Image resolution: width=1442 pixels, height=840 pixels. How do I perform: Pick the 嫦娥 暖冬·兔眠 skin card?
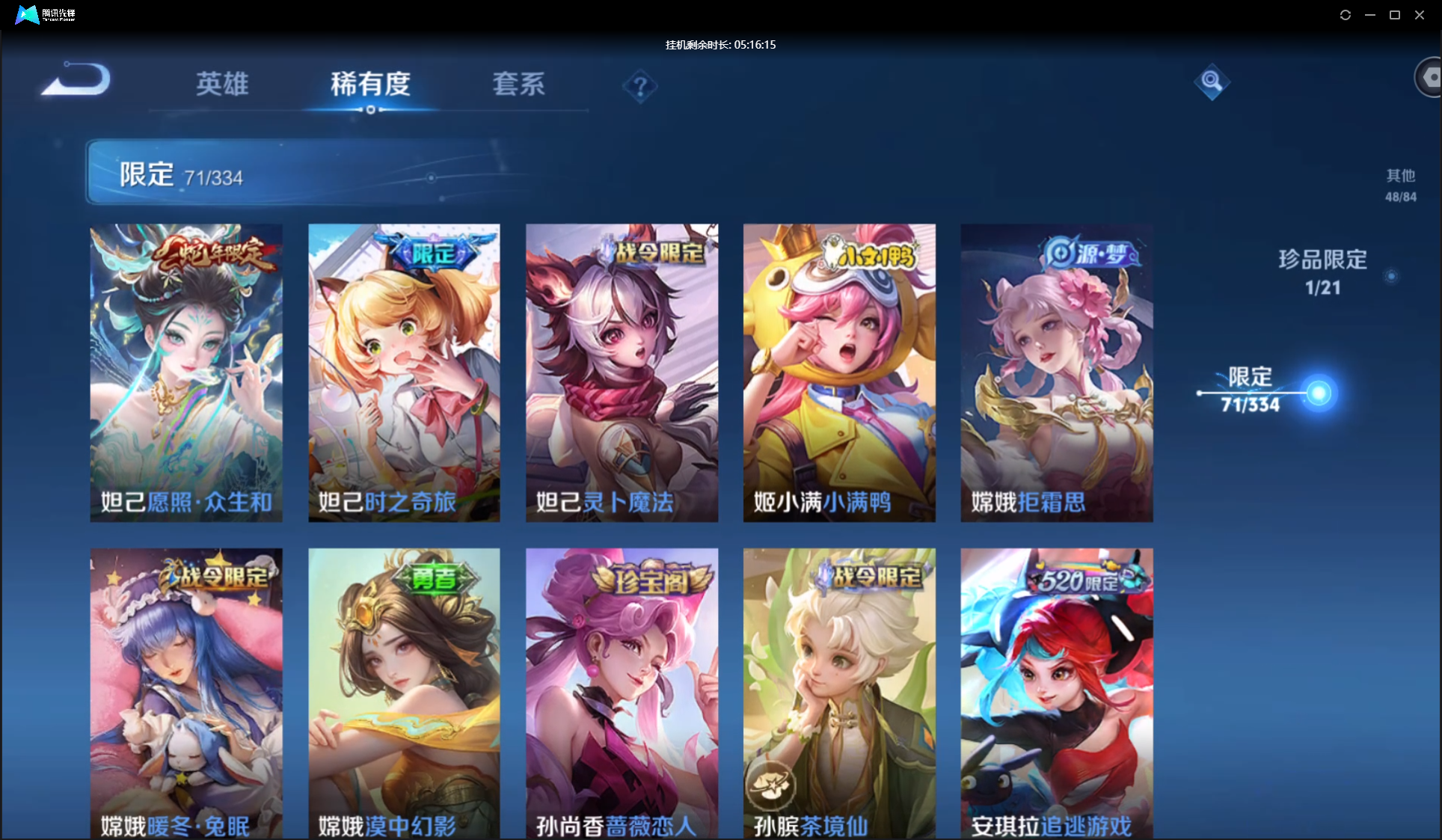(x=186, y=693)
